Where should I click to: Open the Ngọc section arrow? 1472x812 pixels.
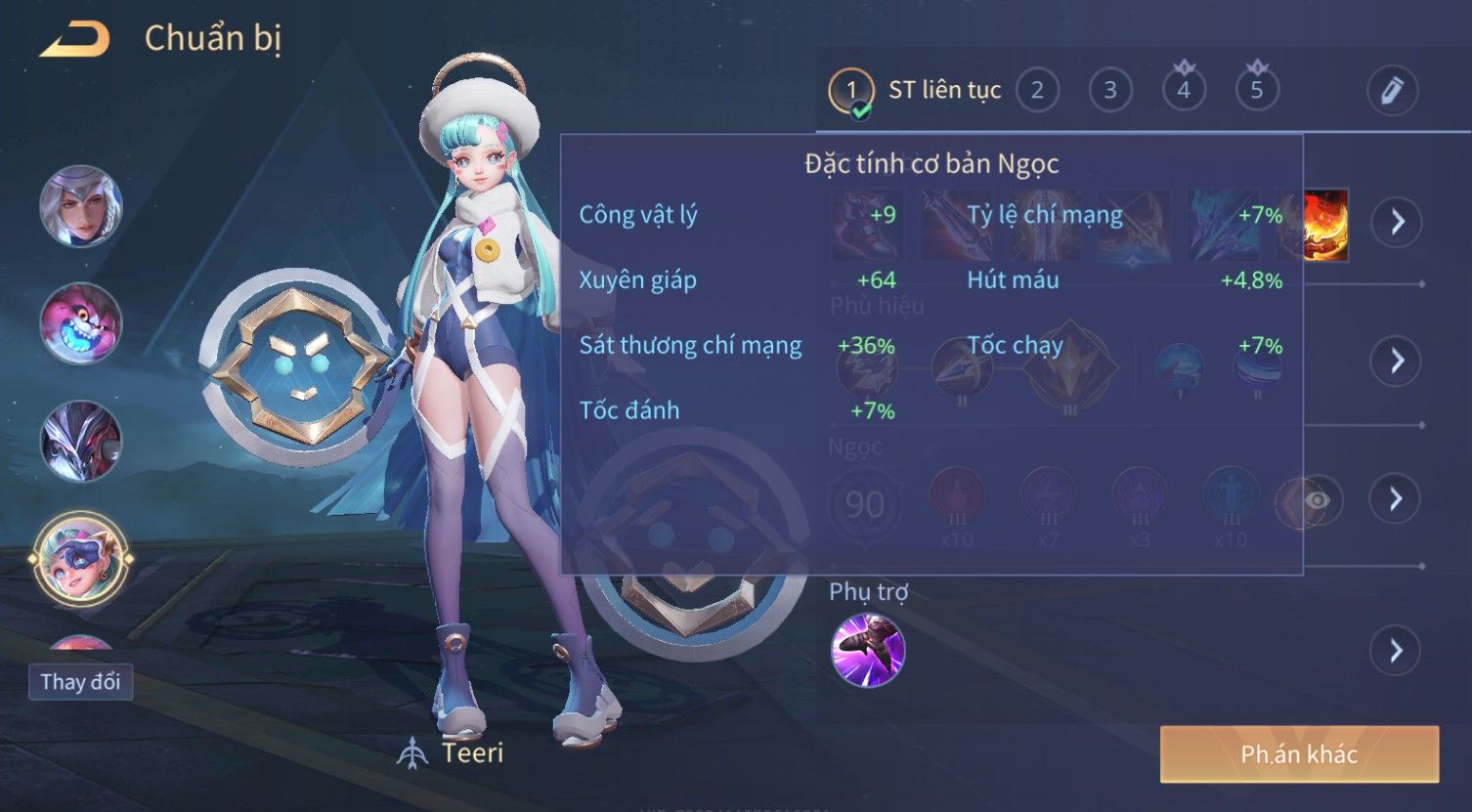click(1397, 499)
